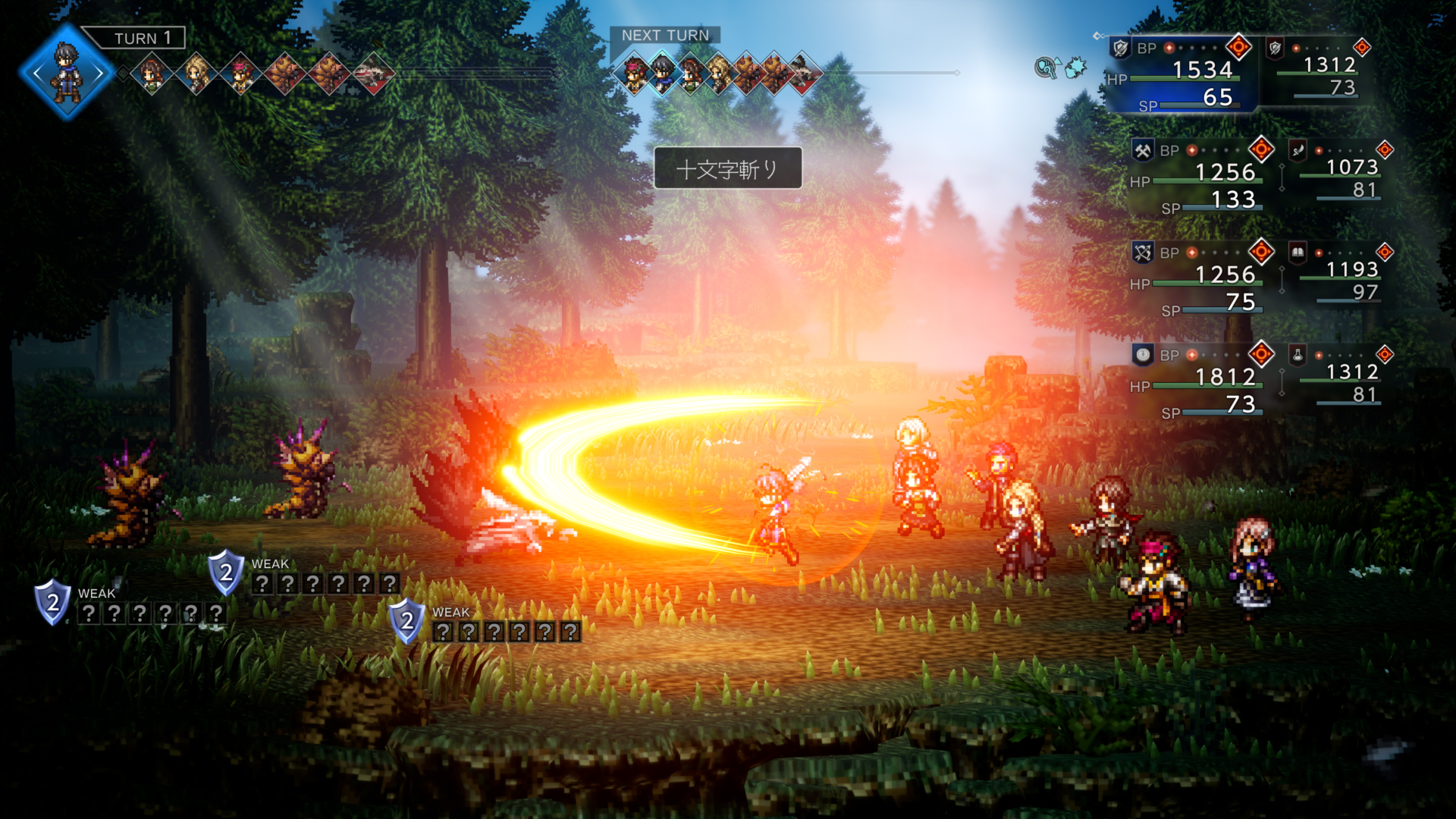
Task: Open the highlighted party panel with 1534 HP
Action: [x=1181, y=74]
